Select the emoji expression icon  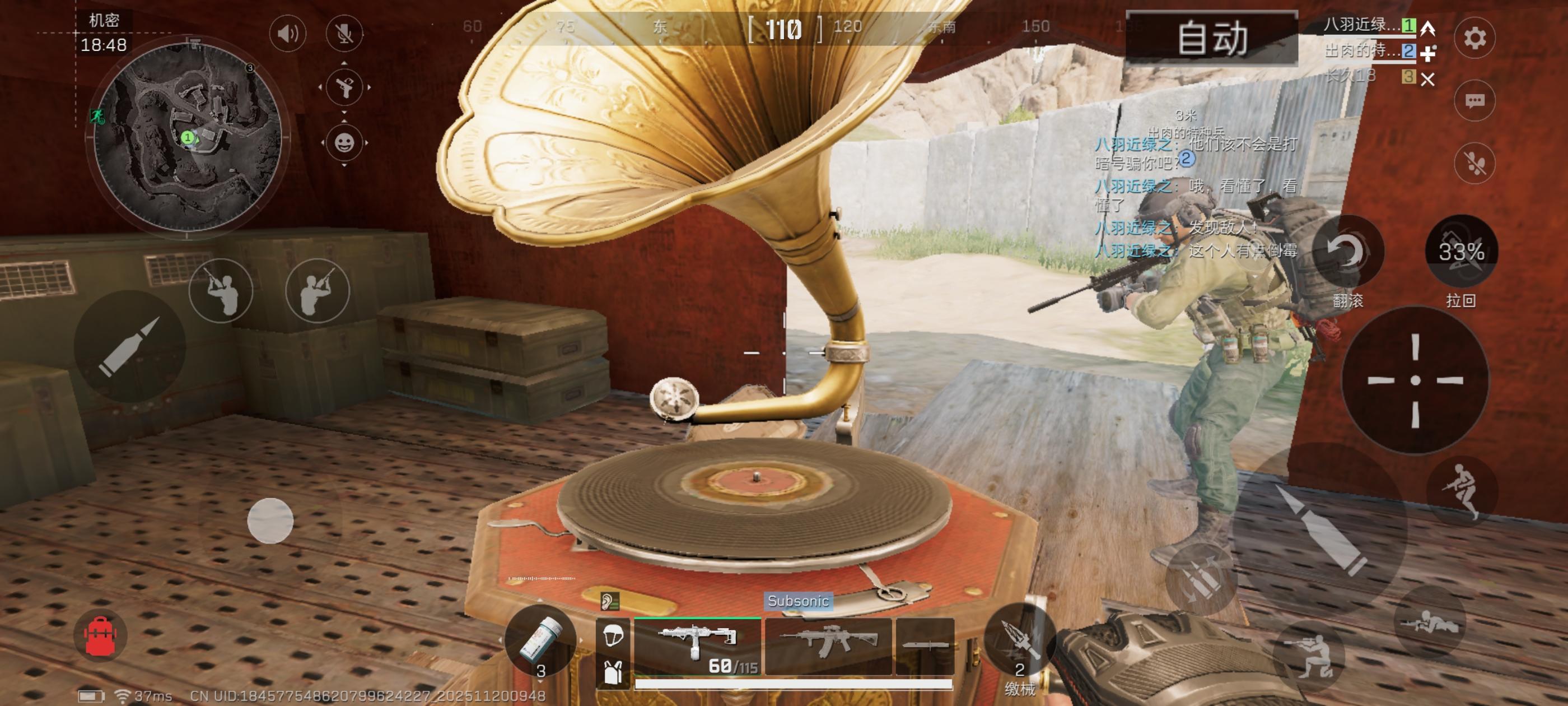[344, 145]
